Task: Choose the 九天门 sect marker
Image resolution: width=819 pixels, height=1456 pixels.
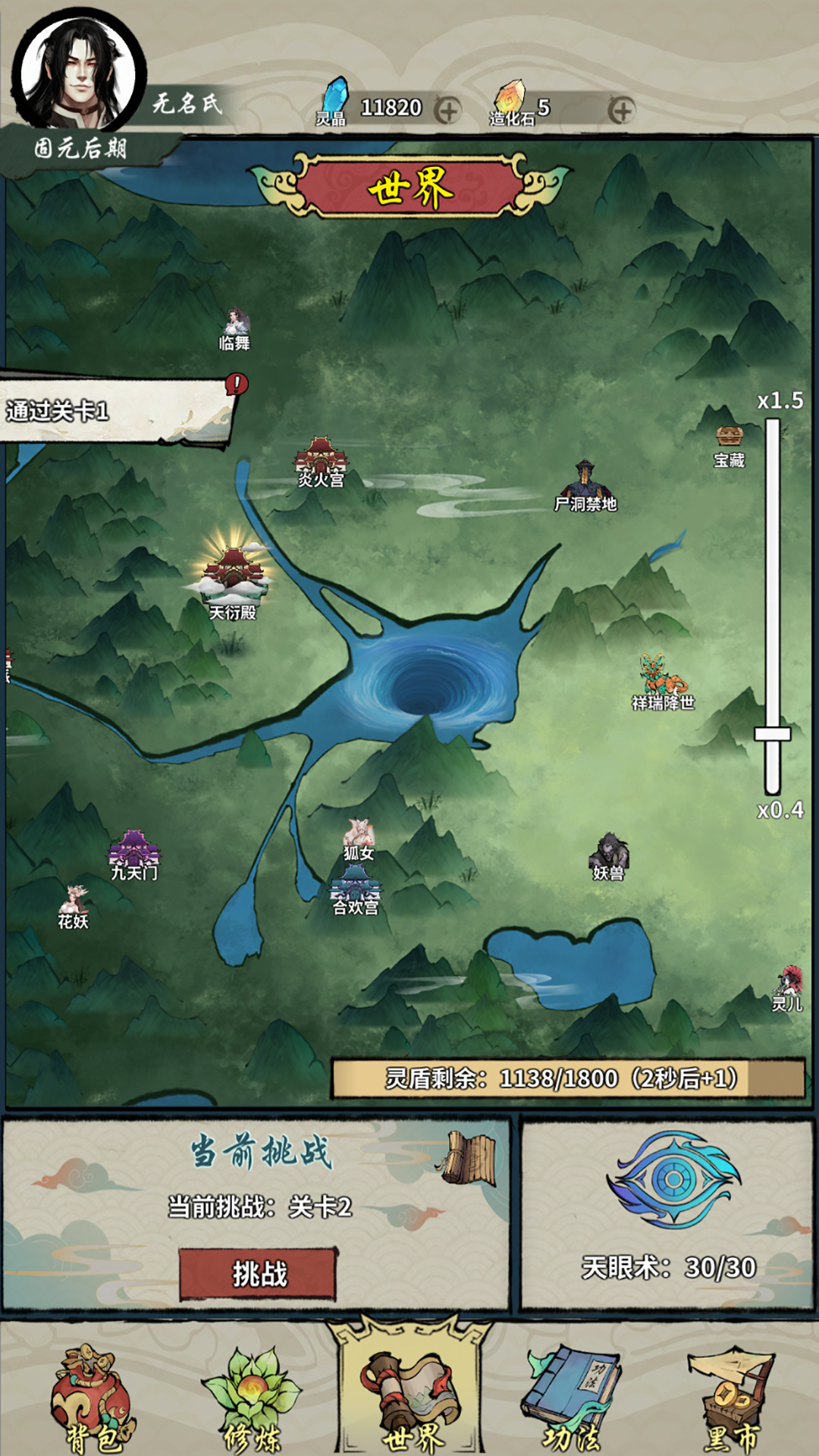Action: [x=134, y=855]
